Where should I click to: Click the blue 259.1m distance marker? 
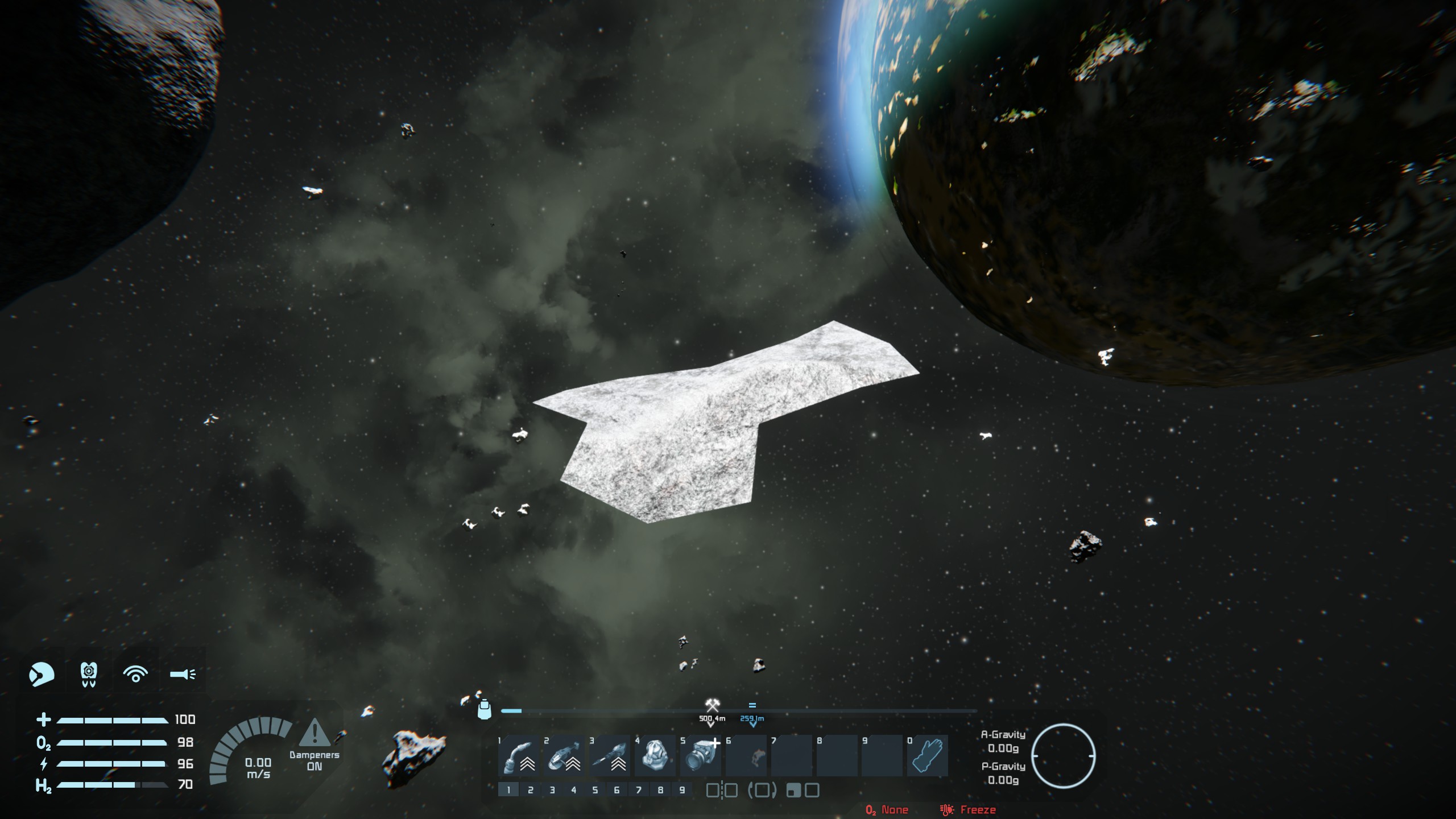(x=752, y=719)
